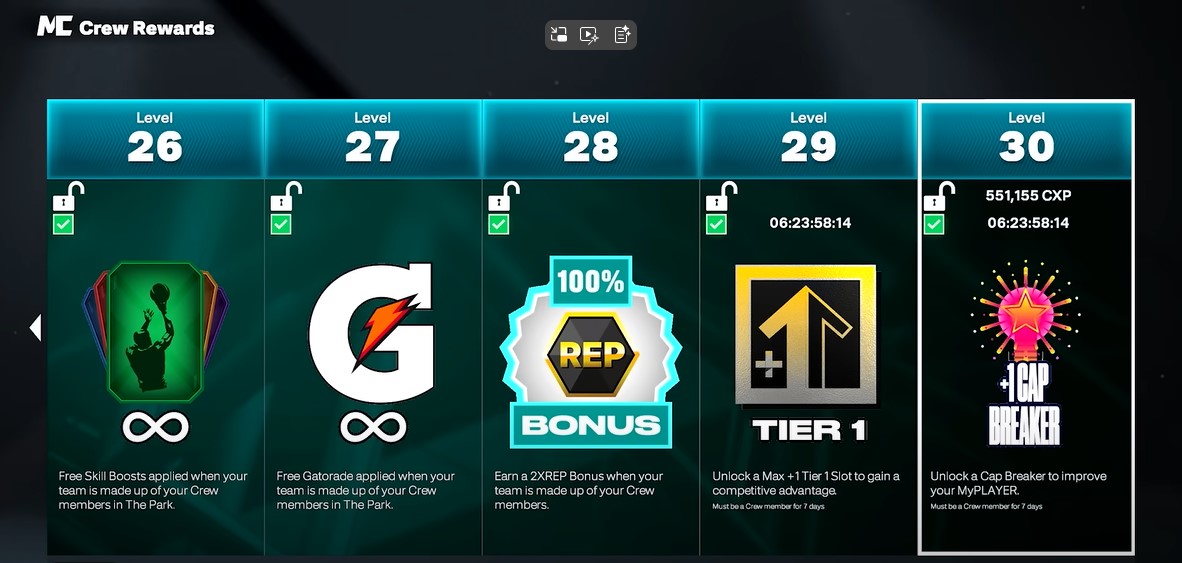Click the video sparkle icon in the overlay toolbar

590,35
